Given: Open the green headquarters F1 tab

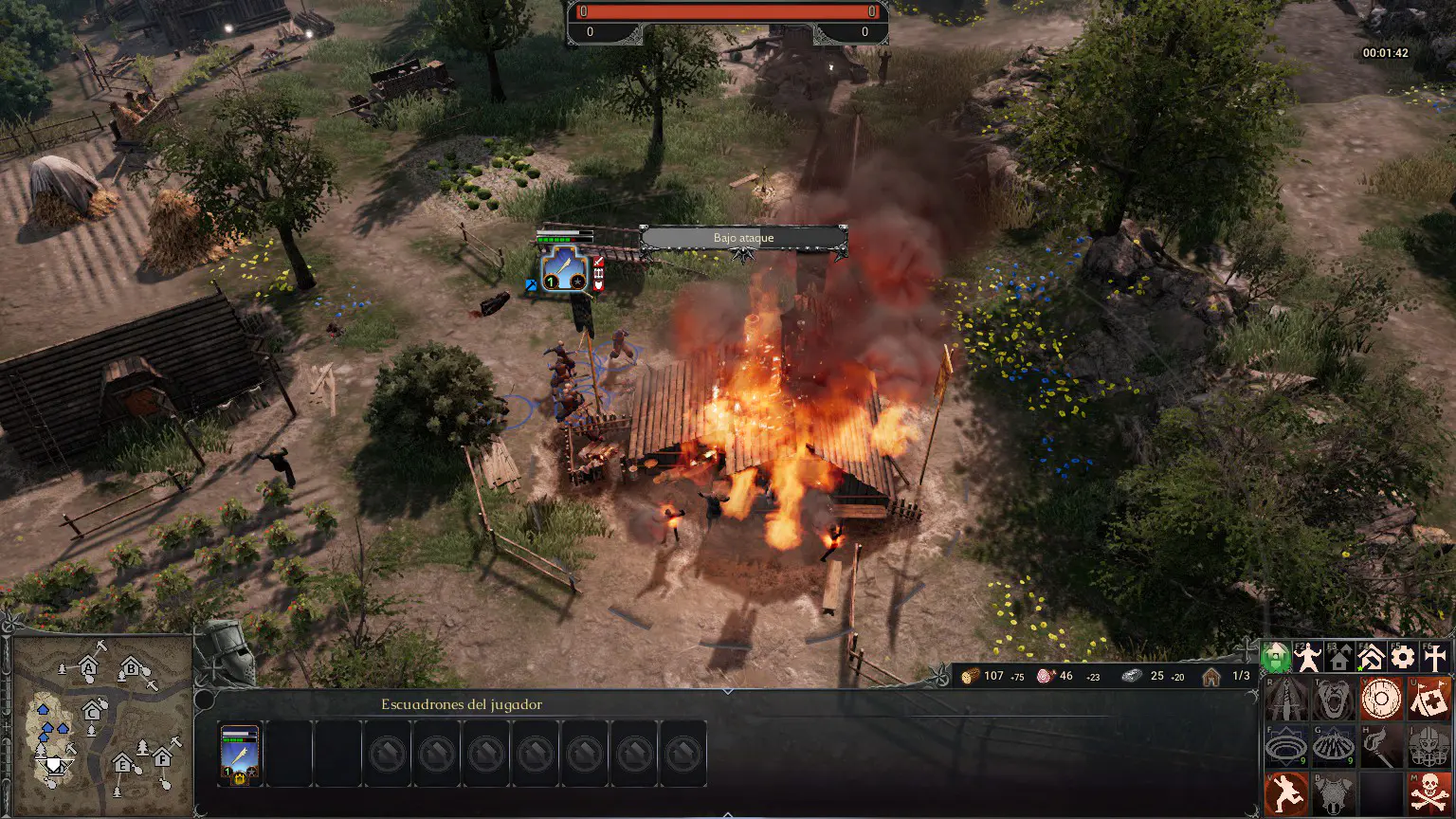Looking at the screenshot, I should pos(1276,657).
